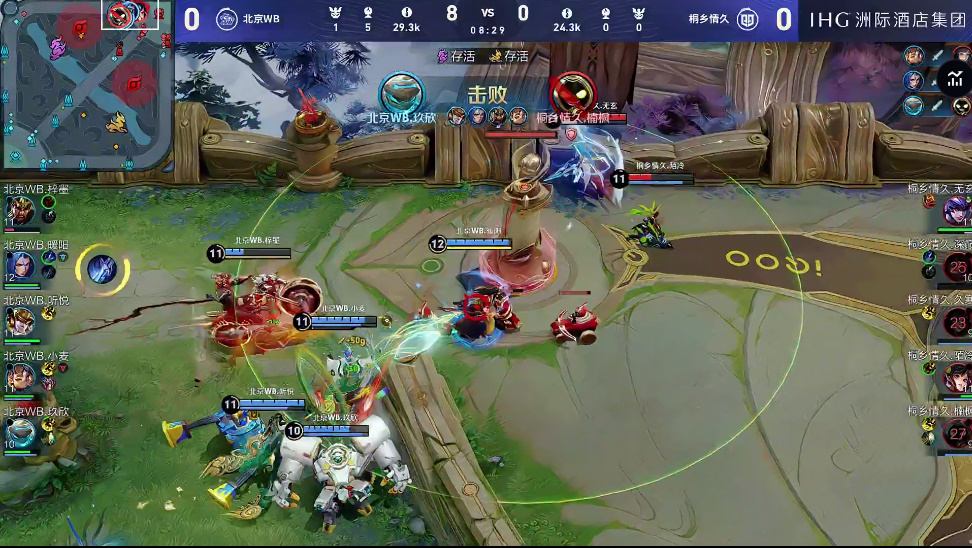This screenshot has width=972, height=548.
Task: Select 北京WB.听悦 player portrait
Action: [x=19, y=322]
